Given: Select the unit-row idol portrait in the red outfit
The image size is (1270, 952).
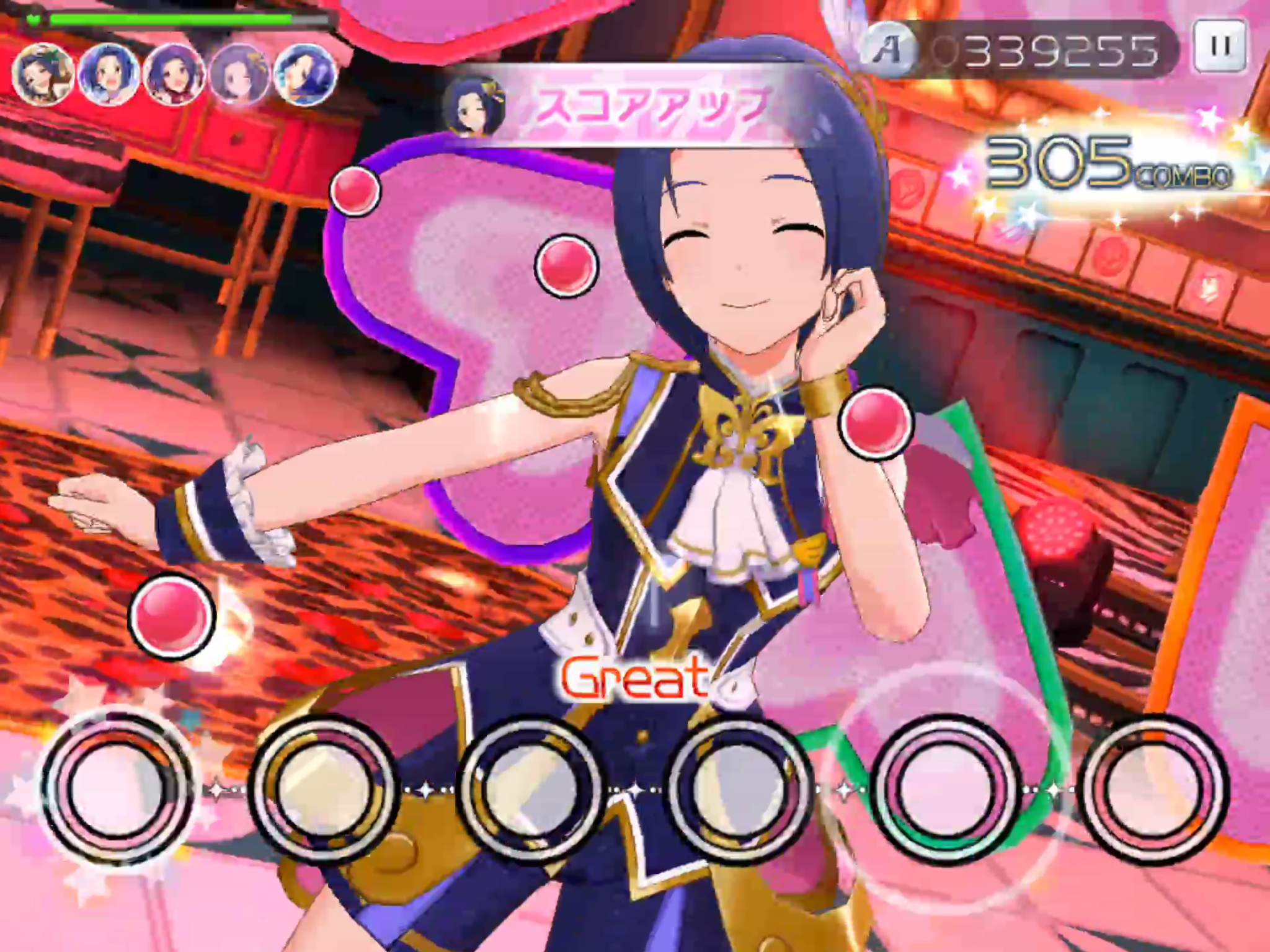Looking at the screenshot, I should coord(174,74).
